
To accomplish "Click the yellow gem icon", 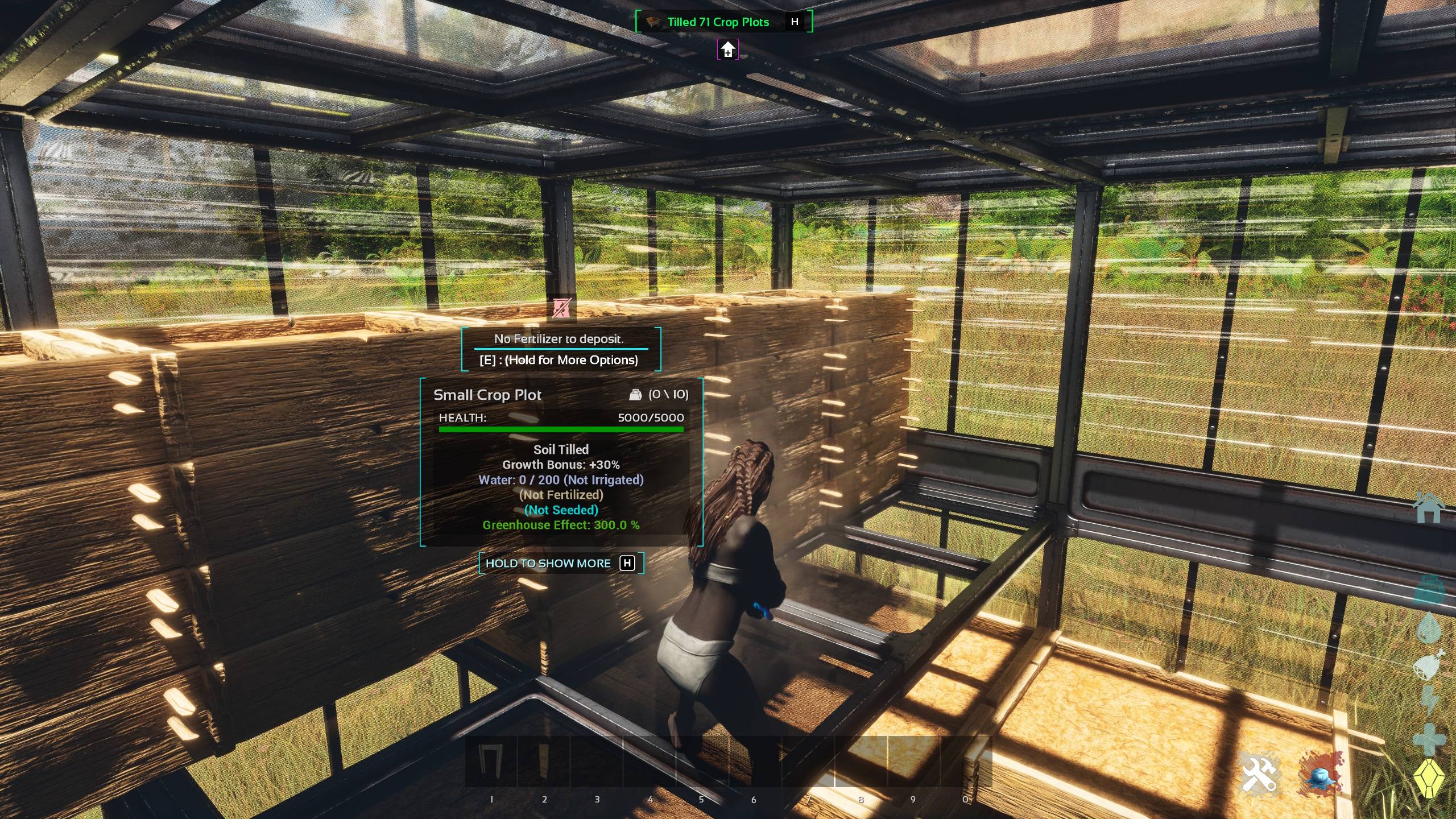I will tap(1429, 778).
